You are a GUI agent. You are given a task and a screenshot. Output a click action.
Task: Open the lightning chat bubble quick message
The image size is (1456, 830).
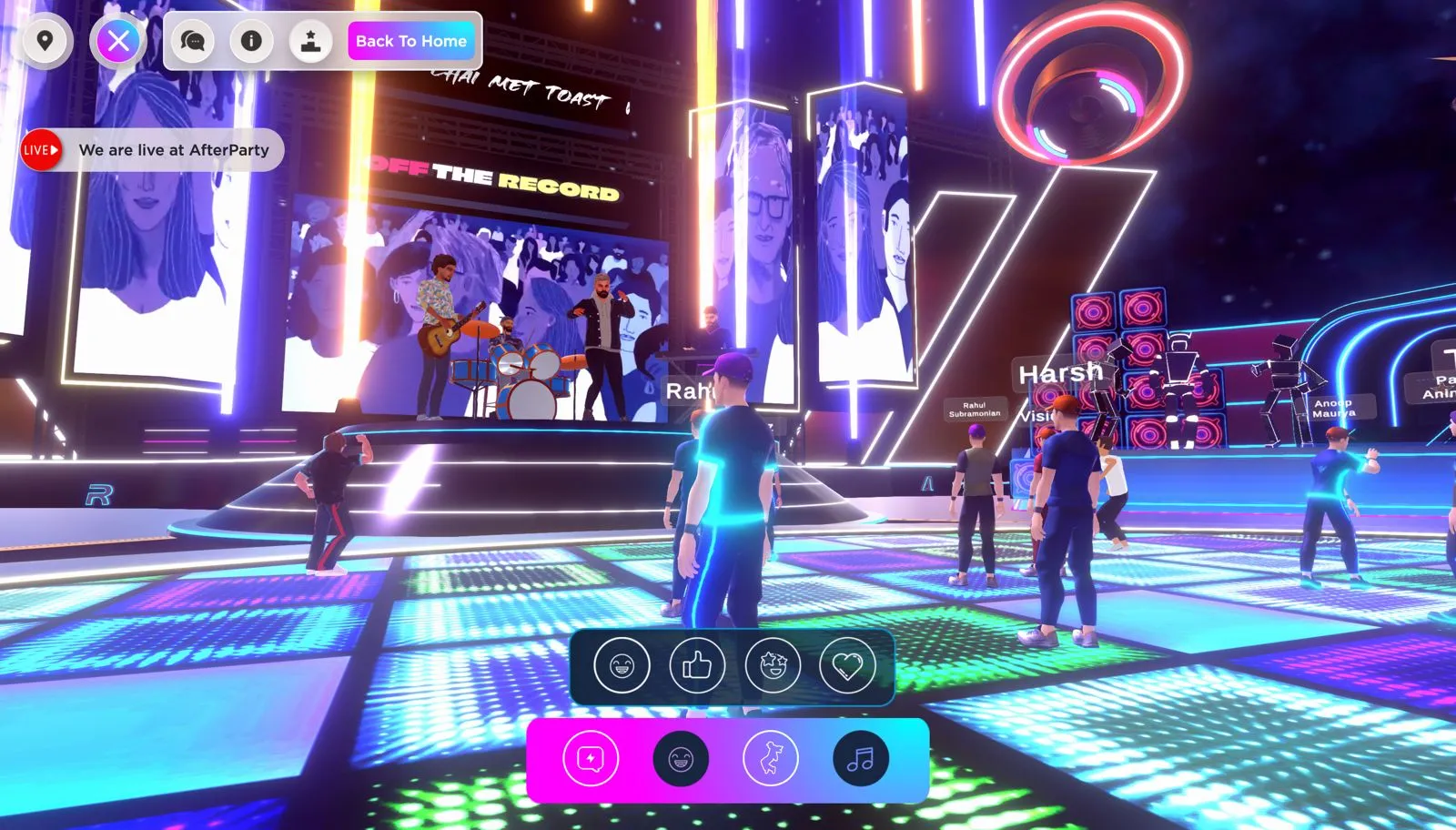point(591,758)
